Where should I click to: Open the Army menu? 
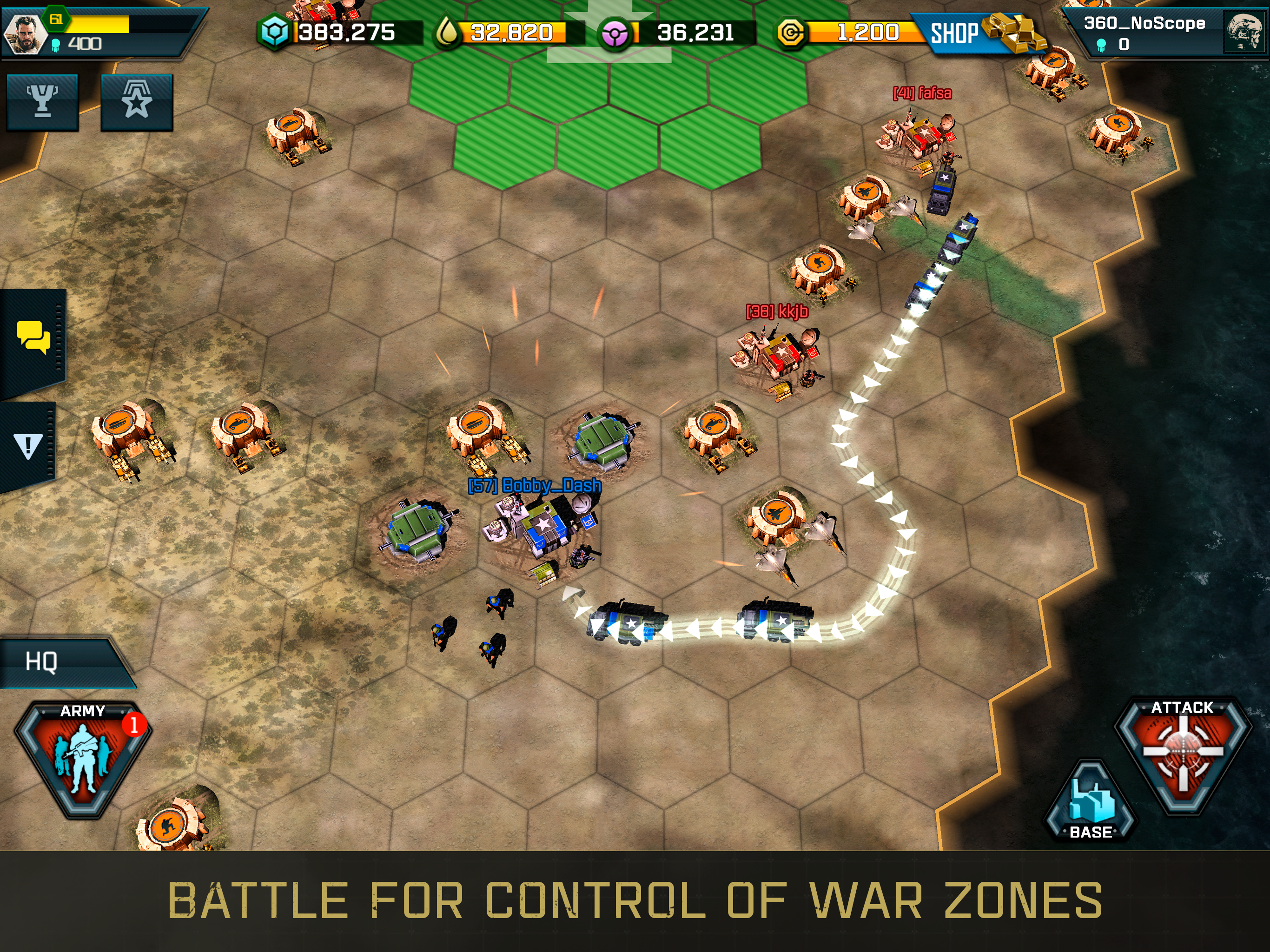click(83, 757)
